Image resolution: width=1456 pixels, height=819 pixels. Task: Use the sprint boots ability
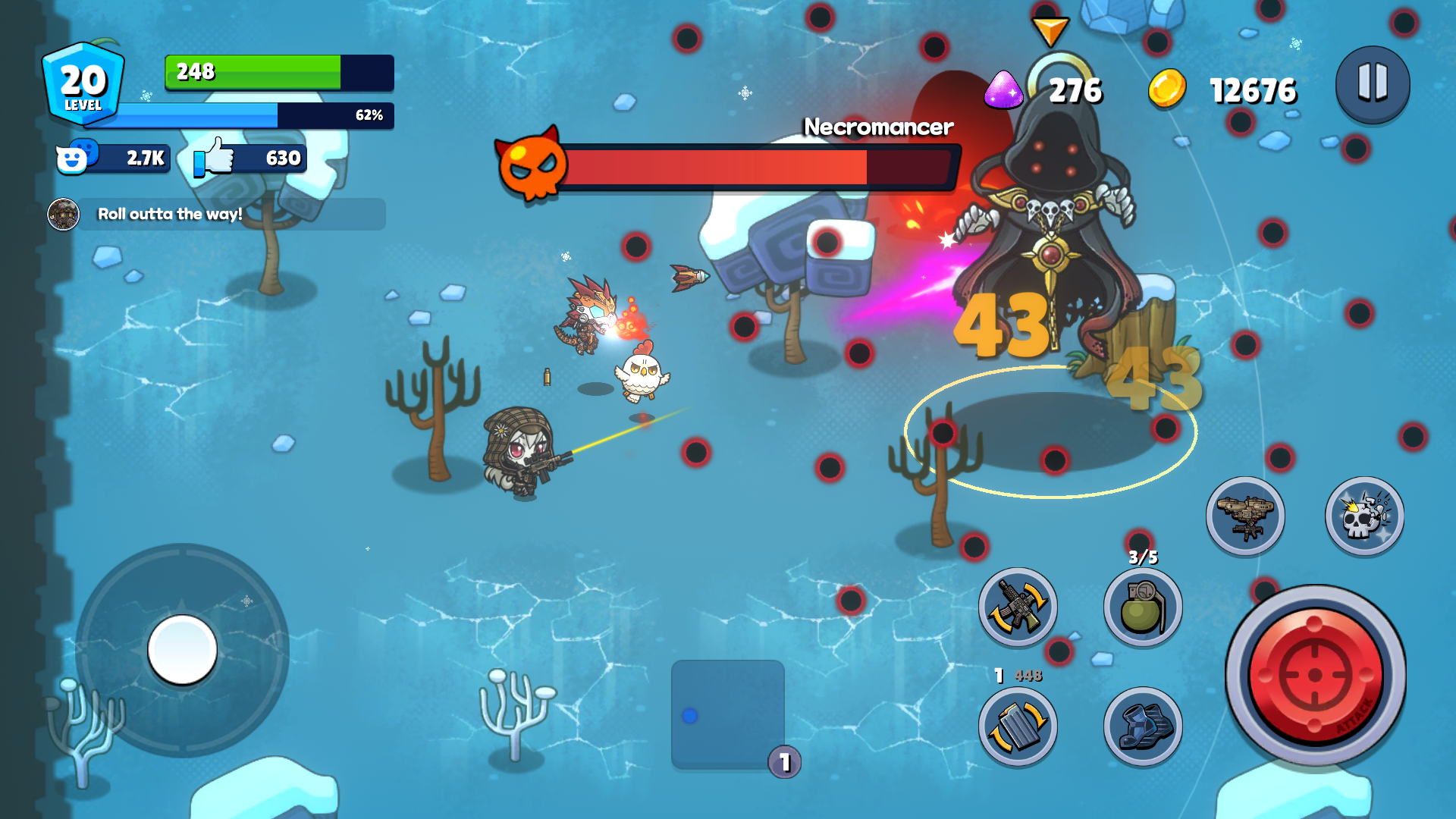pyautogui.click(x=1142, y=726)
